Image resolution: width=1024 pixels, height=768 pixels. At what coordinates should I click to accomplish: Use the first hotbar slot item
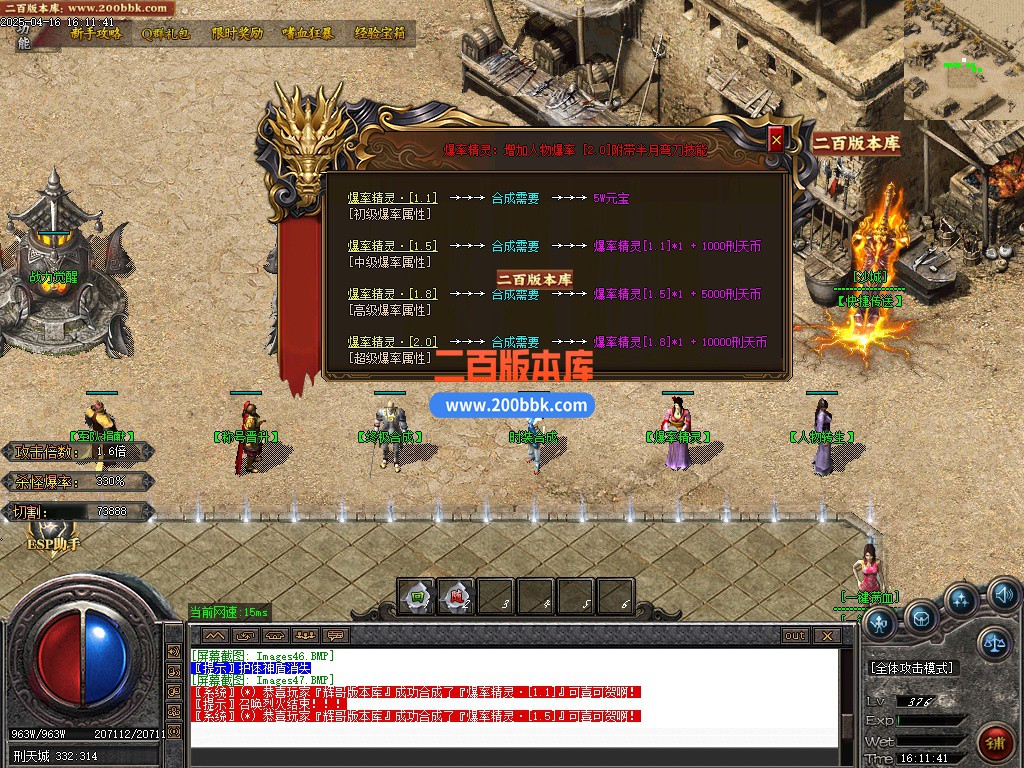click(416, 597)
